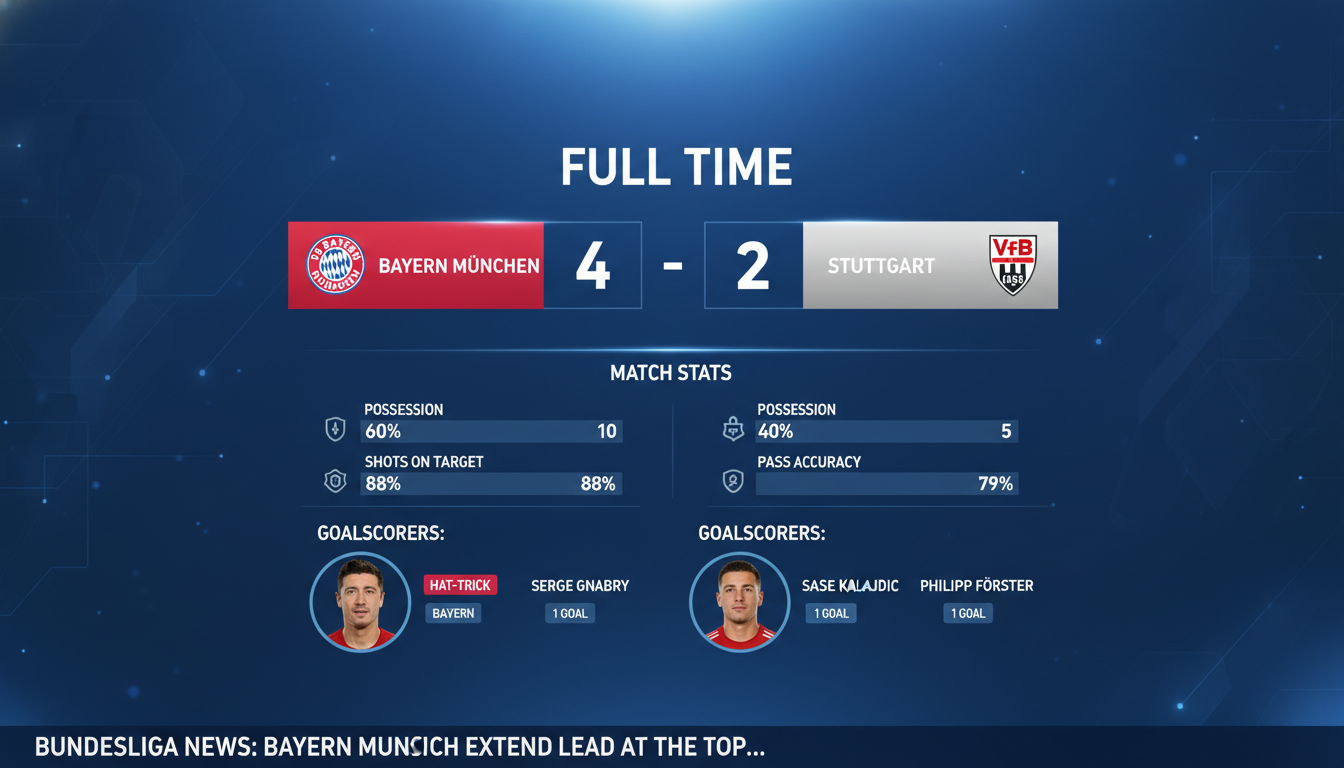Viewport: 1344px width, 768px height.
Task: Open Lewandowski's circular player portrait
Action: [x=360, y=602]
